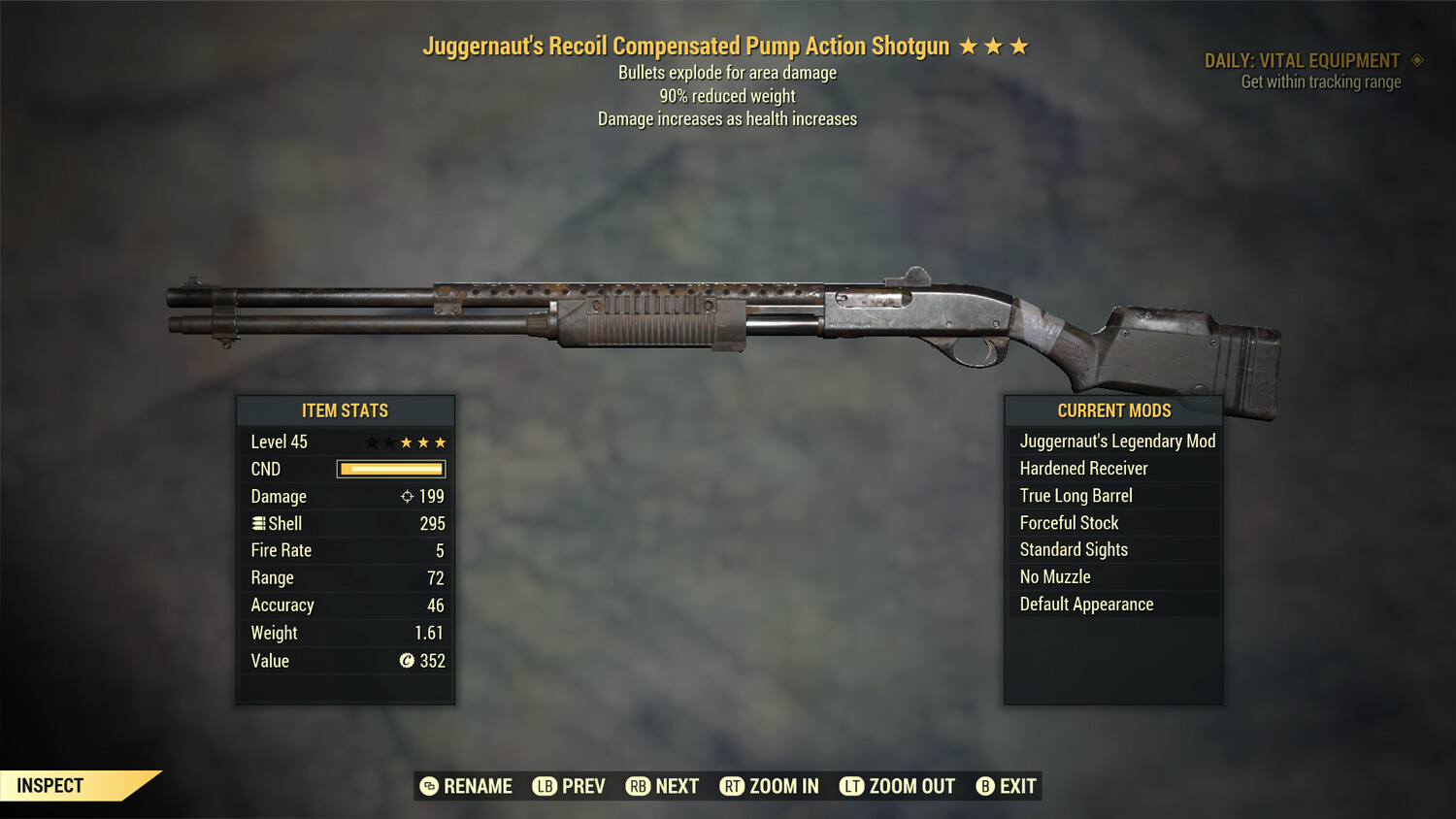The image size is (1456, 819).
Task: Switch to the INSPECT tab
Action: (50, 785)
